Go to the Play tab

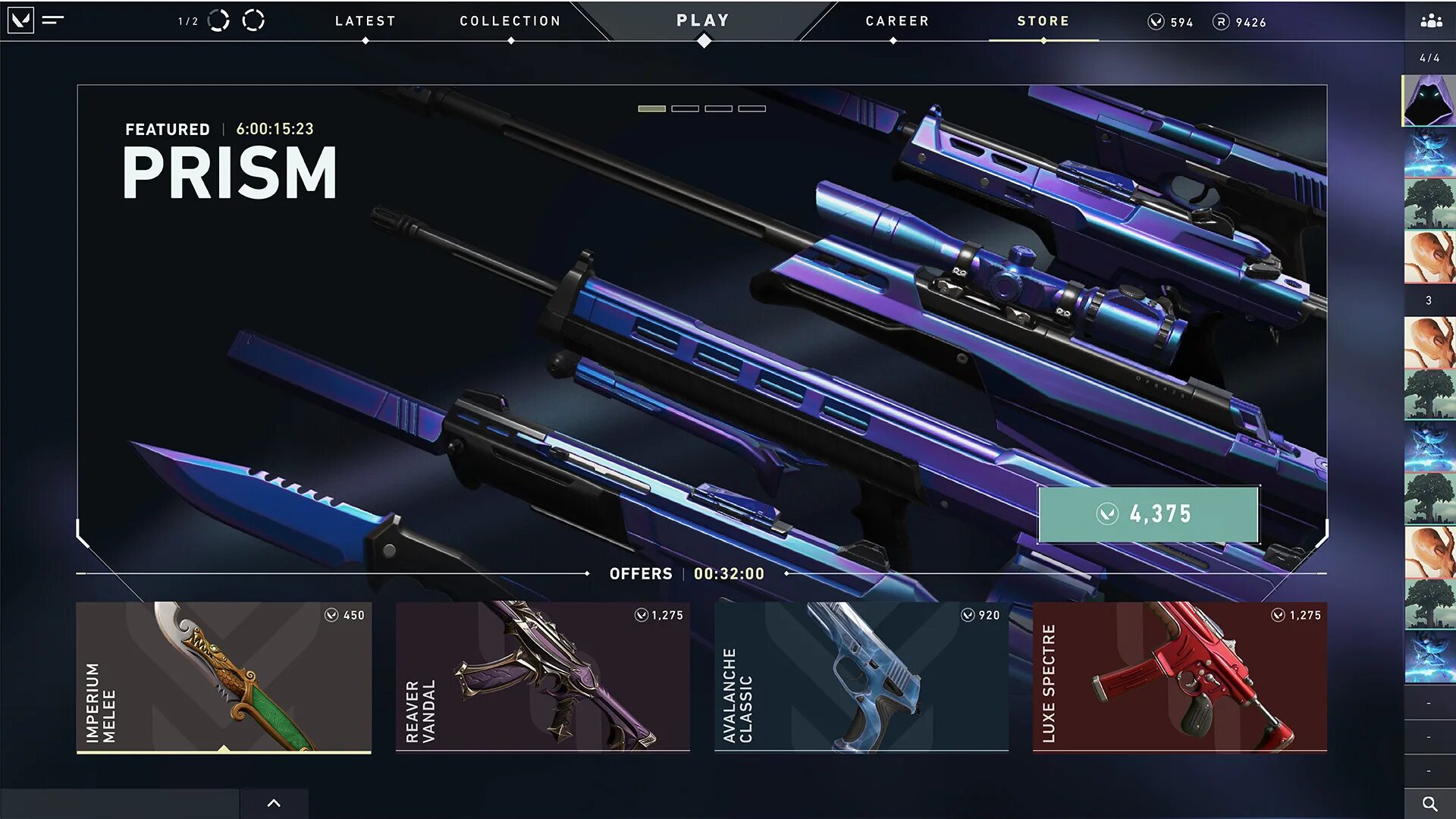703,21
